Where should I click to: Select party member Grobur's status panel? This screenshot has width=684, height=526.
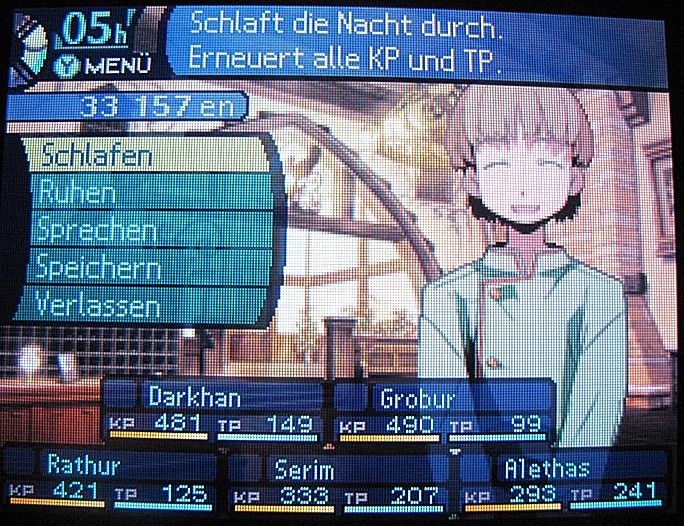tap(443, 411)
